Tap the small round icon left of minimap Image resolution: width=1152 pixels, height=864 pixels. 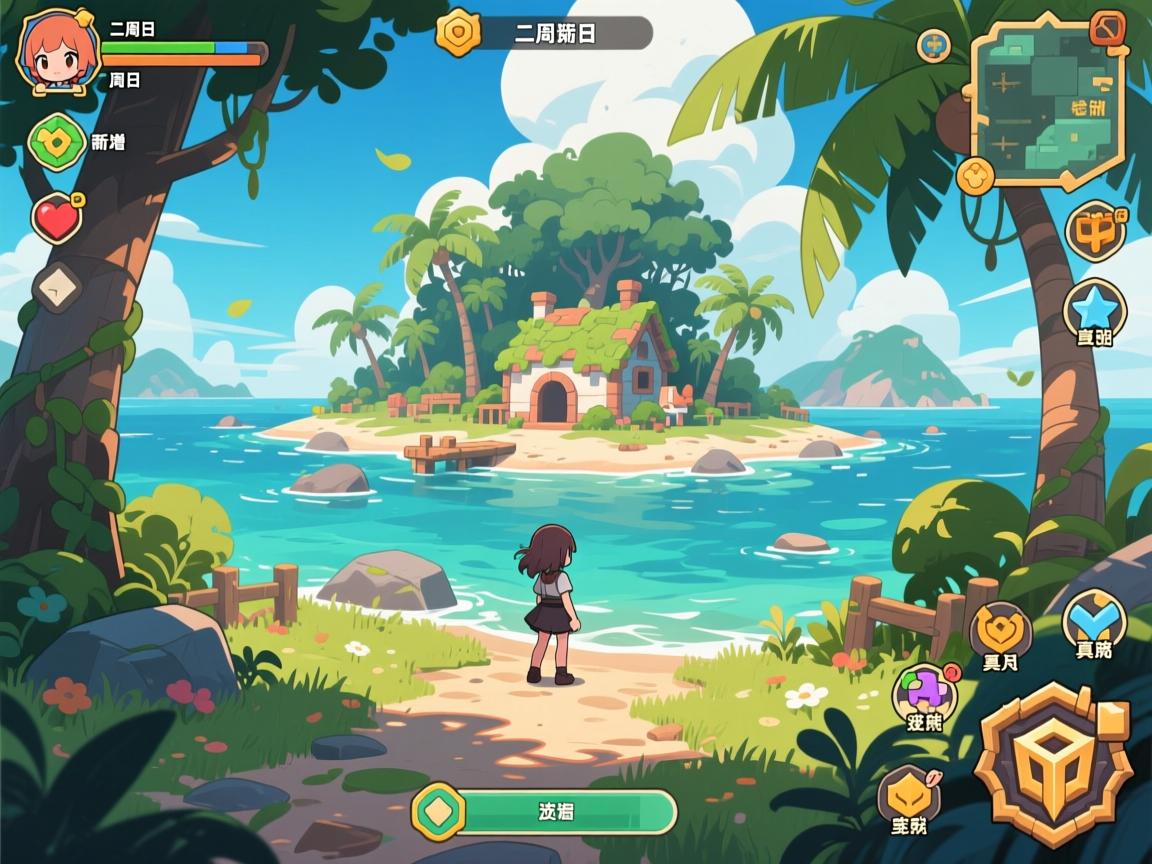click(933, 44)
